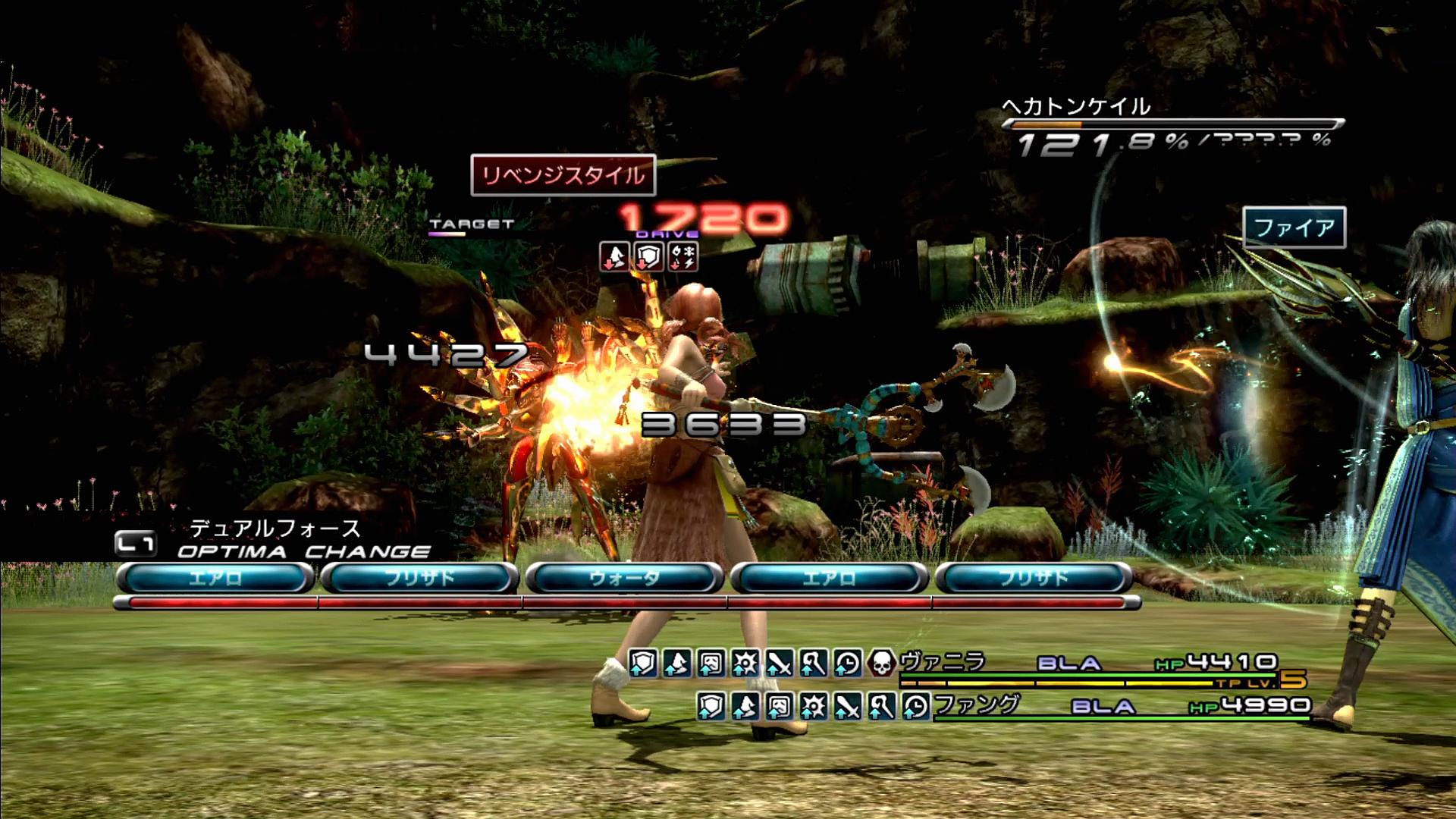Click Vanille's Bravery sword buff icon

click(x=779, y=664)
